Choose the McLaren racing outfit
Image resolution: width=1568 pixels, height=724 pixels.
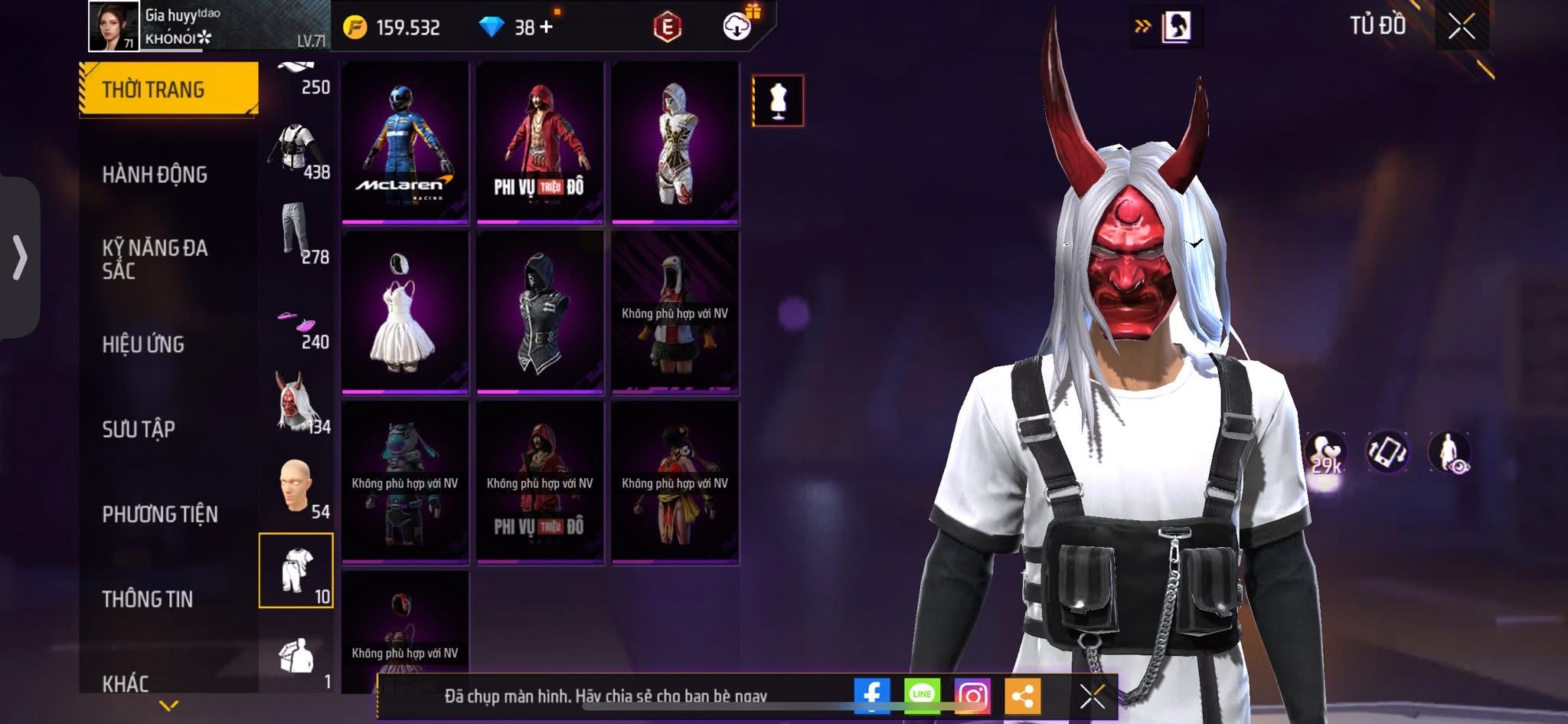405,142
